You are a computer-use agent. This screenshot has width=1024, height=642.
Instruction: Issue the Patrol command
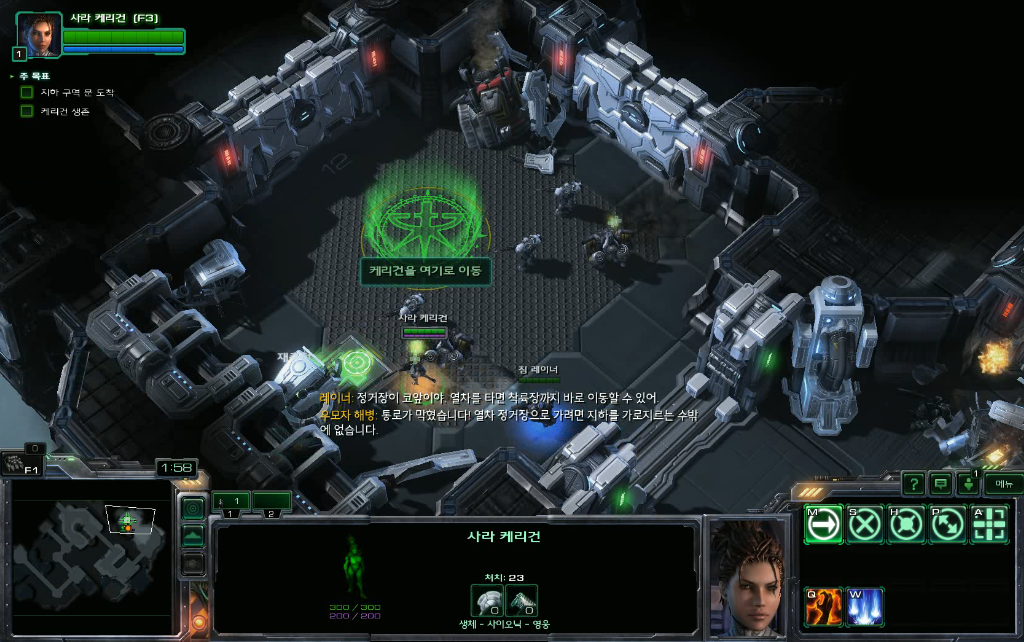[947, 526]
